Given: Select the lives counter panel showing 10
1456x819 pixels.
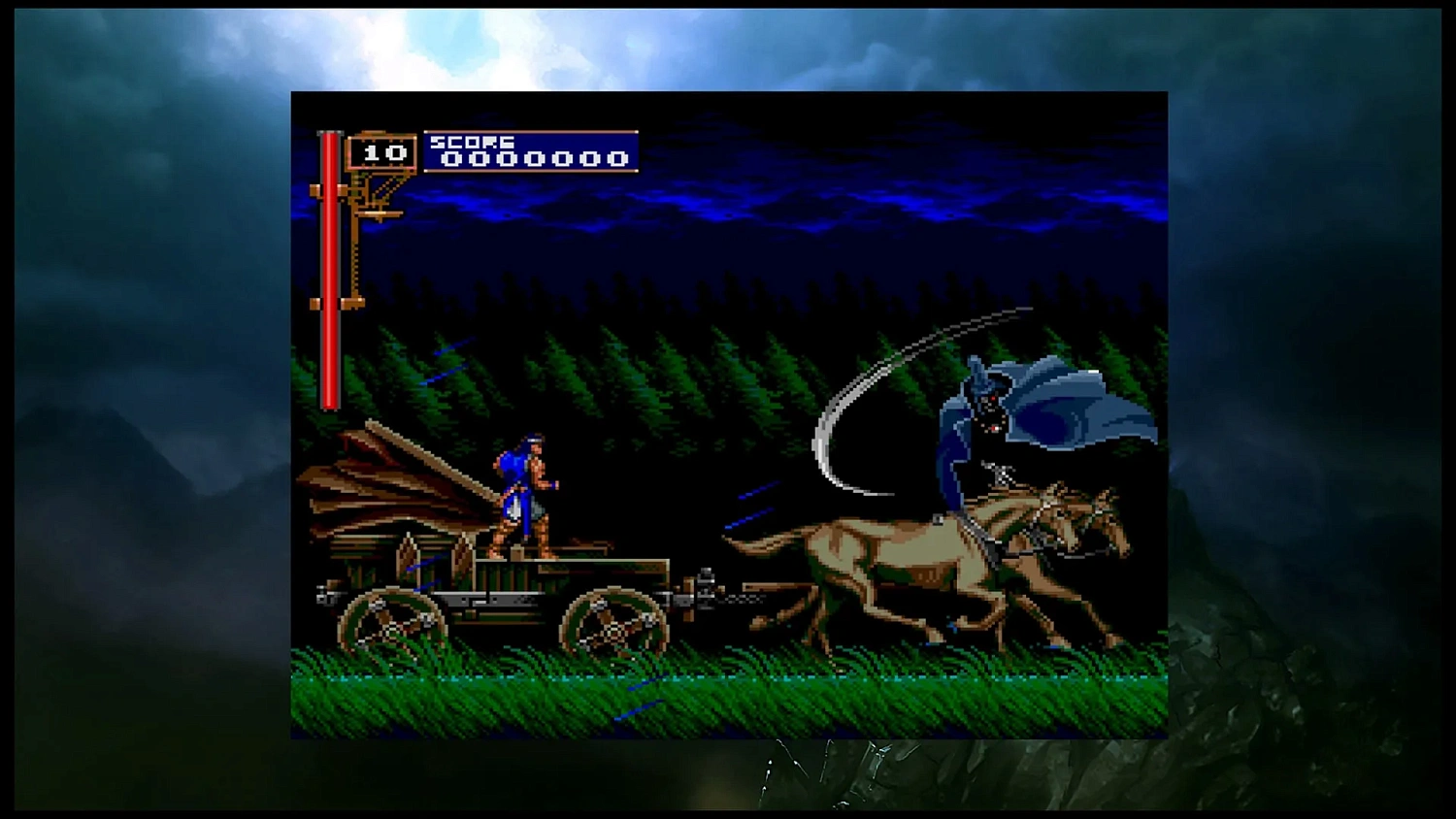Looking at the screenshot, I should point(381,153).
